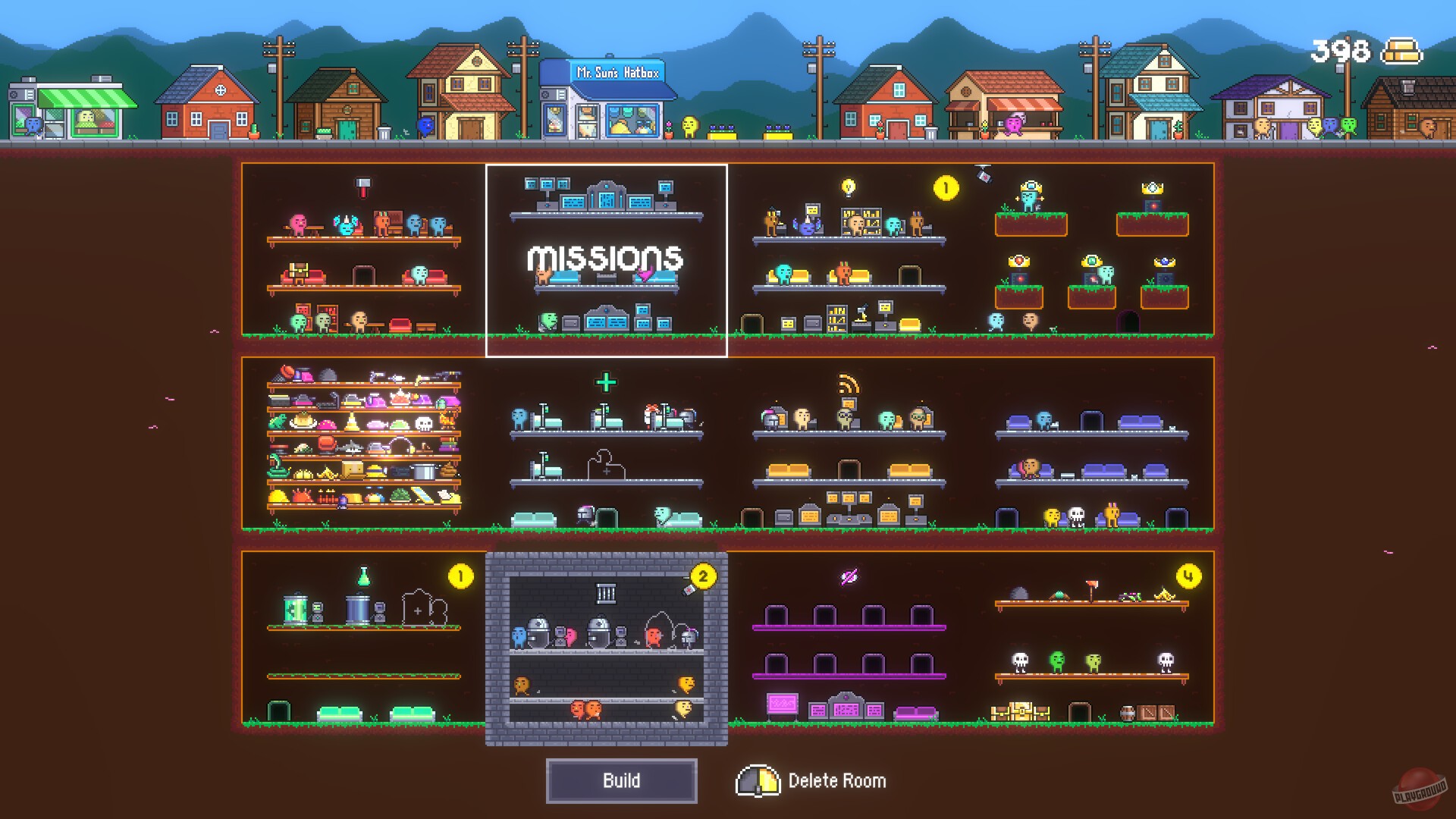Viewport: 1456px width, 819px height.
Task: Click the badge showing 2 on the prison room
Action: (x=704, y=575)
